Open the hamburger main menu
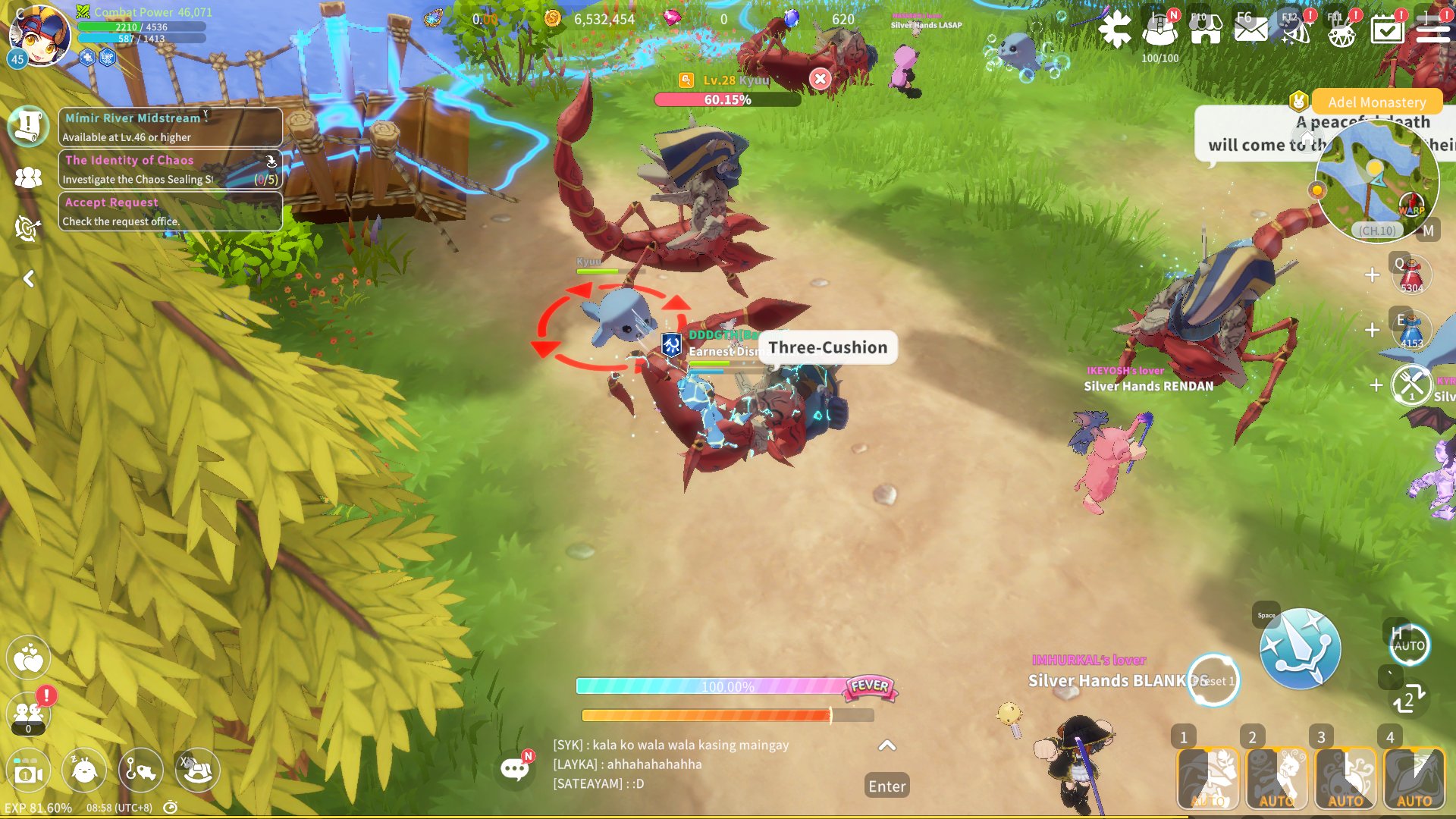 tap(1432, 30)
